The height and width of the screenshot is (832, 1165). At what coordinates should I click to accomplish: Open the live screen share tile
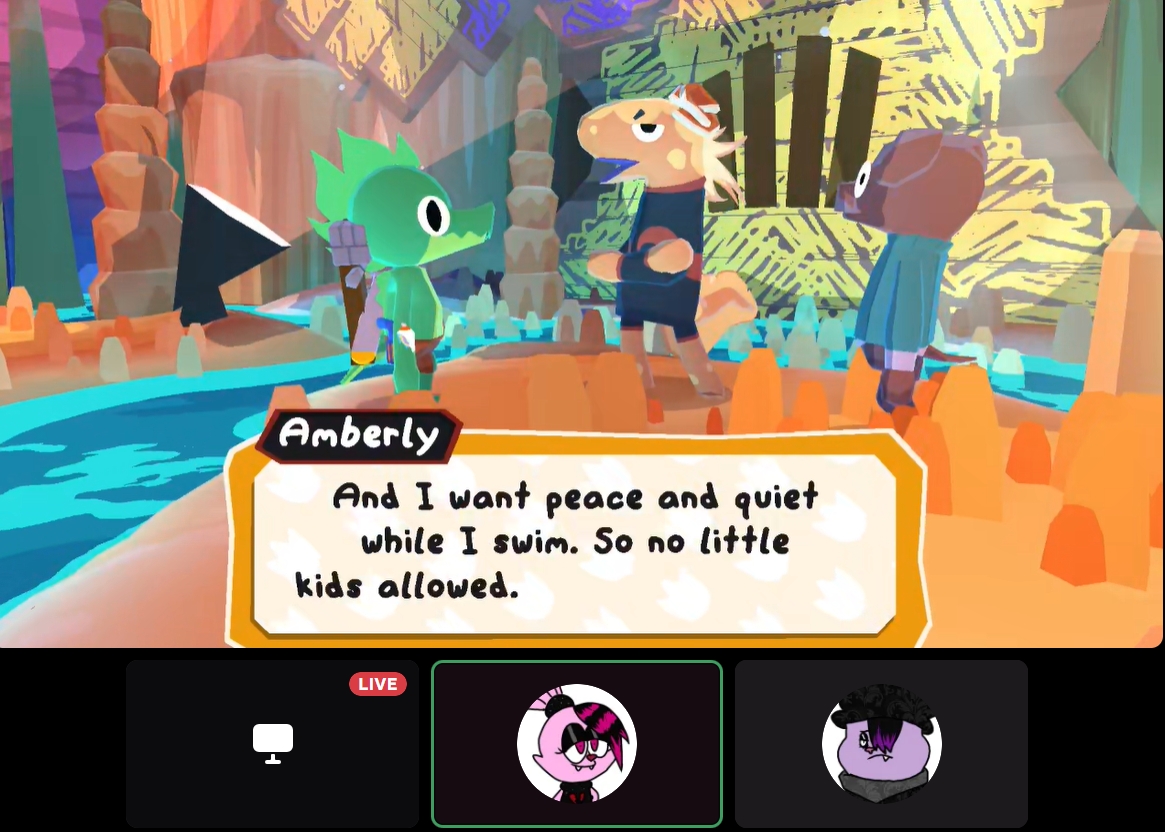[x=272, y=743]
